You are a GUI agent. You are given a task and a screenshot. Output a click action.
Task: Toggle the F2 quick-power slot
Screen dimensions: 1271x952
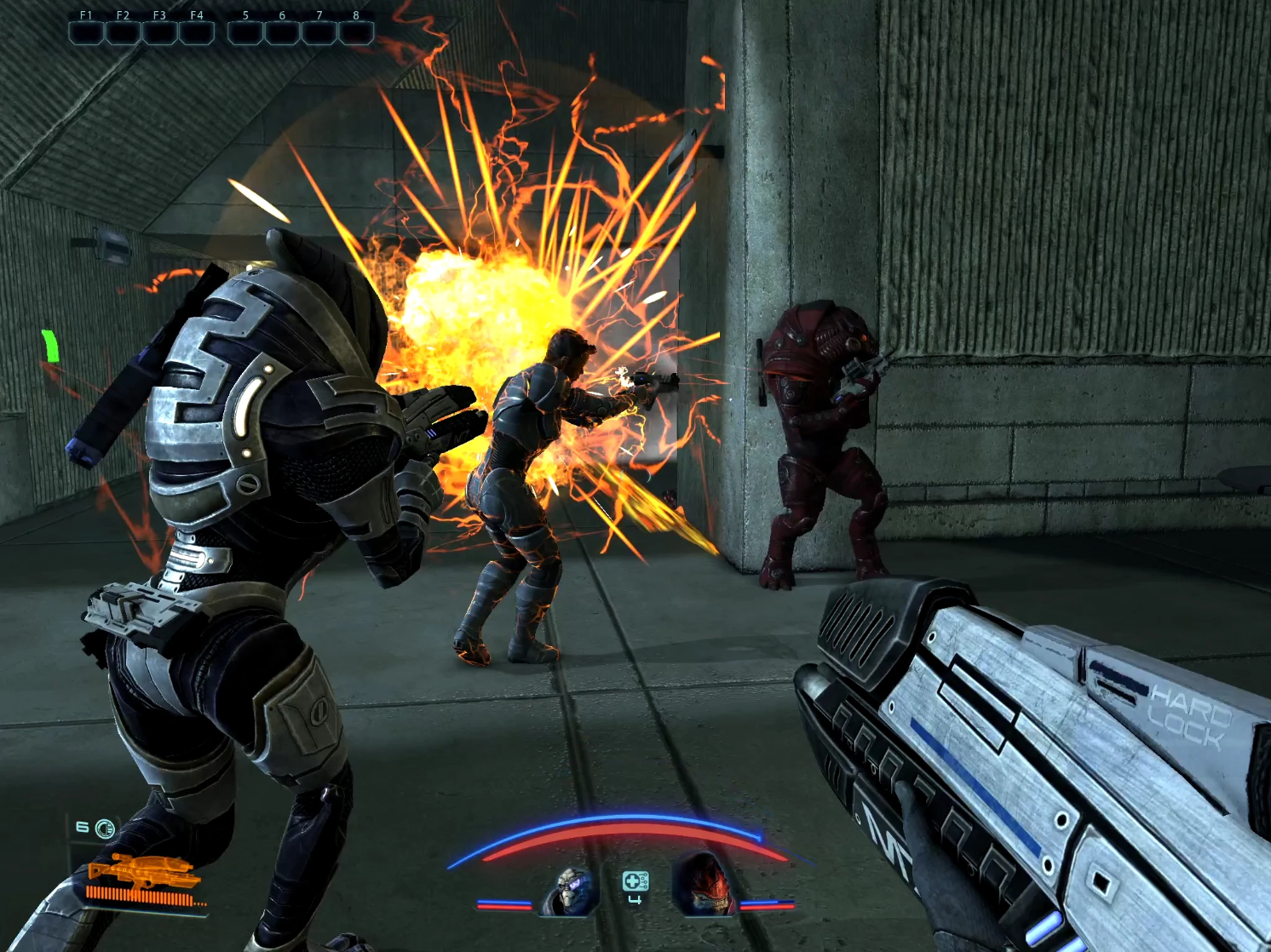coord(121,34)
